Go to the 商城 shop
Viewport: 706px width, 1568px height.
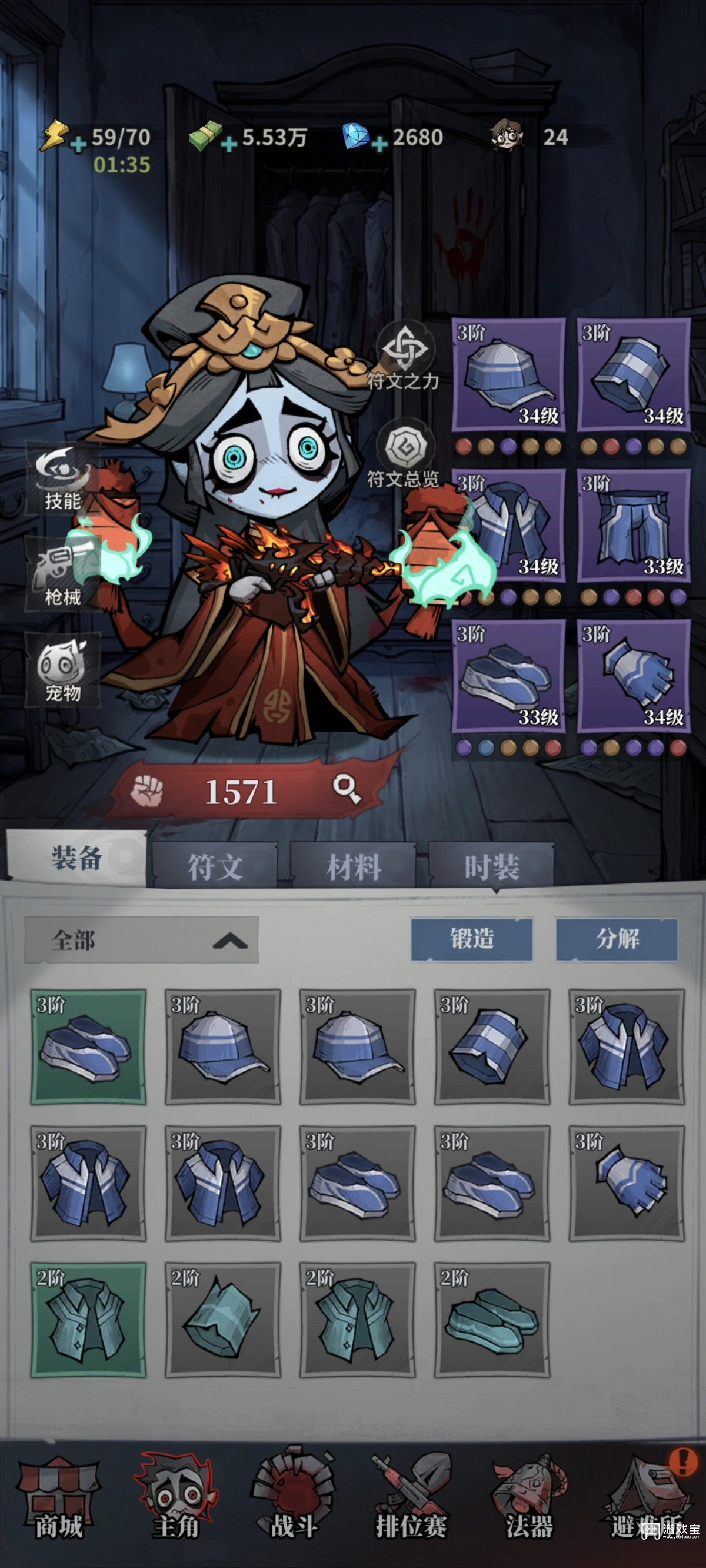(58, 1502)
